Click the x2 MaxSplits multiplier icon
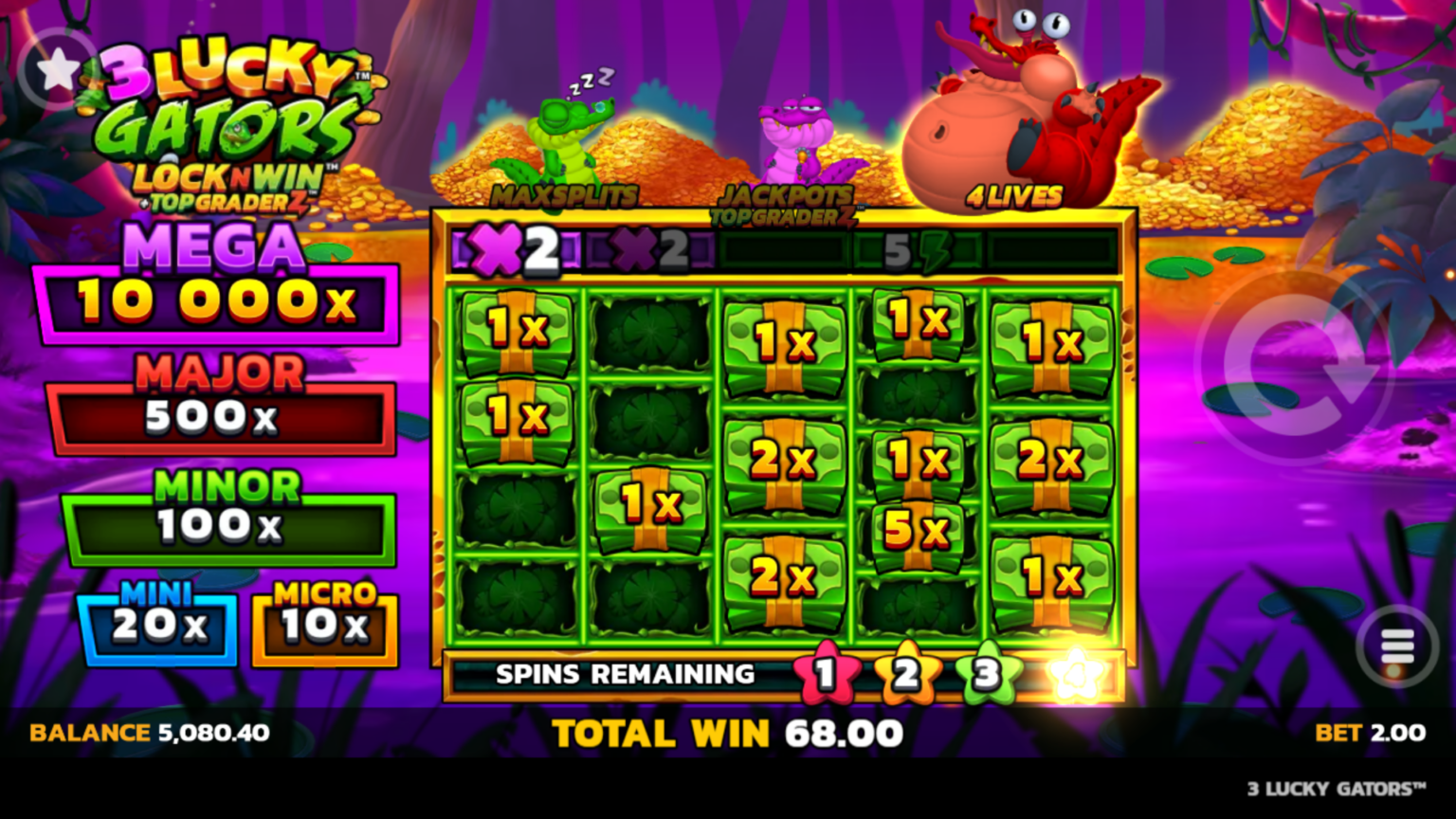This screenshot has width=1456, height=819. coord(512,248)
